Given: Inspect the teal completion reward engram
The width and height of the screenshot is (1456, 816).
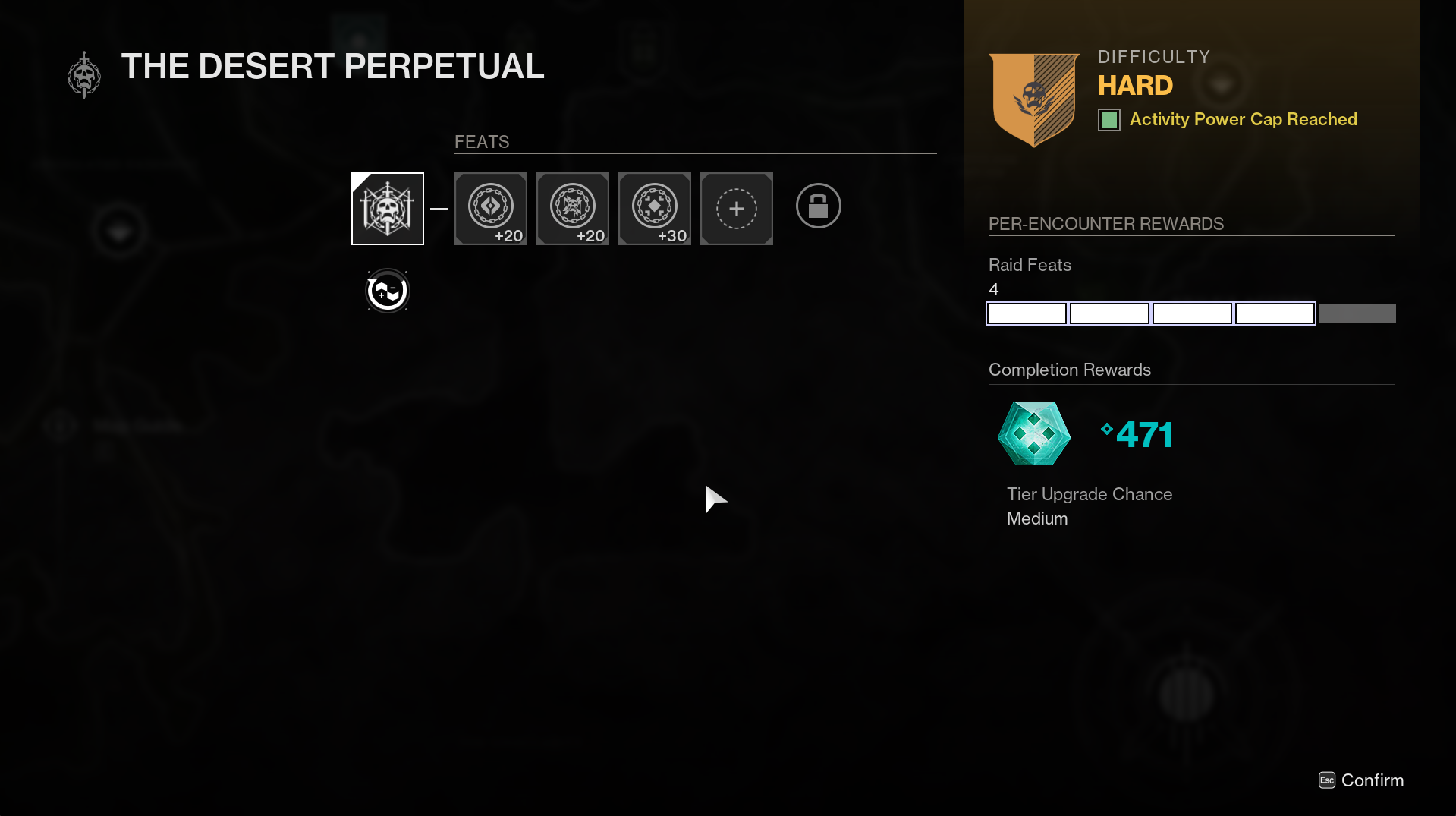Looking at the screenshot, I should [1033, 433].
